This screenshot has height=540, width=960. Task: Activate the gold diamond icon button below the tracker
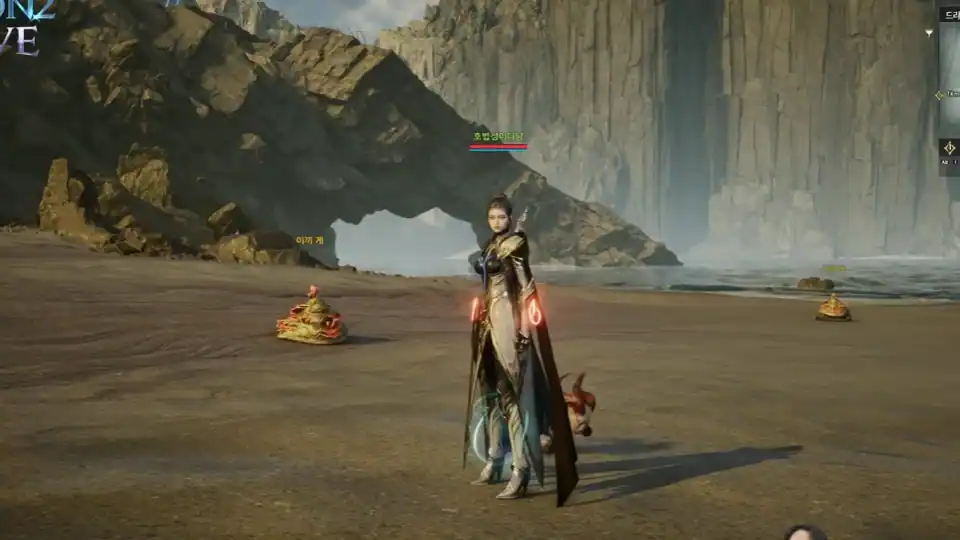tap(949, 148)
